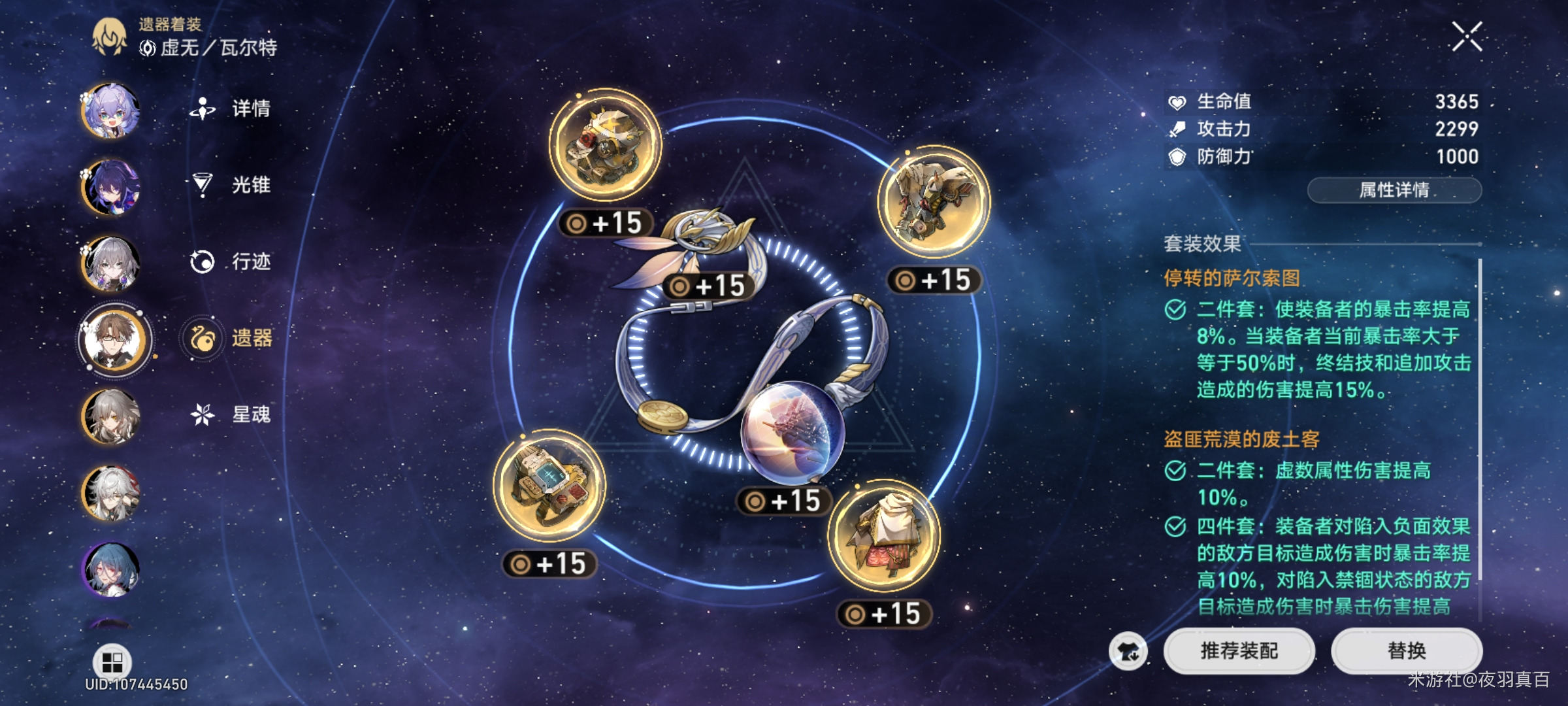
Task: Close the relic equipment screen
Action: coord(1467,37)
